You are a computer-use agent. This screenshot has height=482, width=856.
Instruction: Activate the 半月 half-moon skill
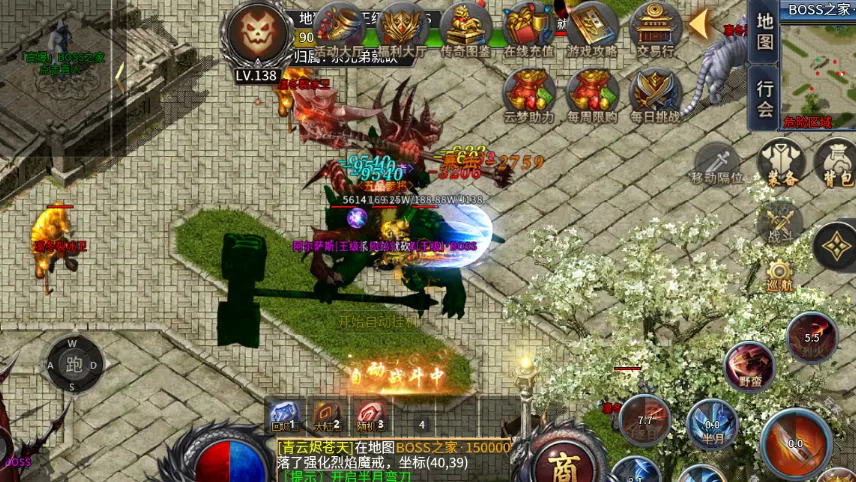coord(712,421)
